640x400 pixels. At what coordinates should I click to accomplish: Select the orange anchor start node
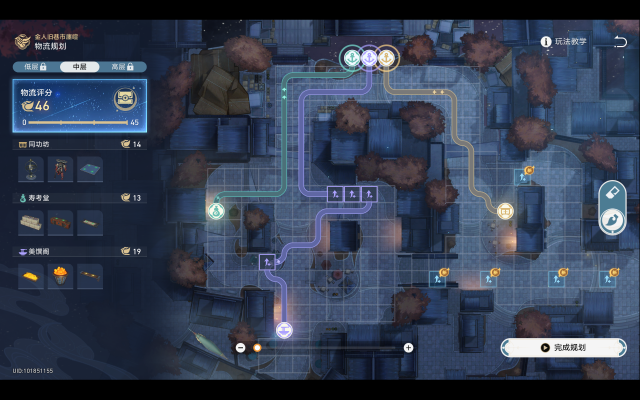pyautogui.click(x=385, y=59)
